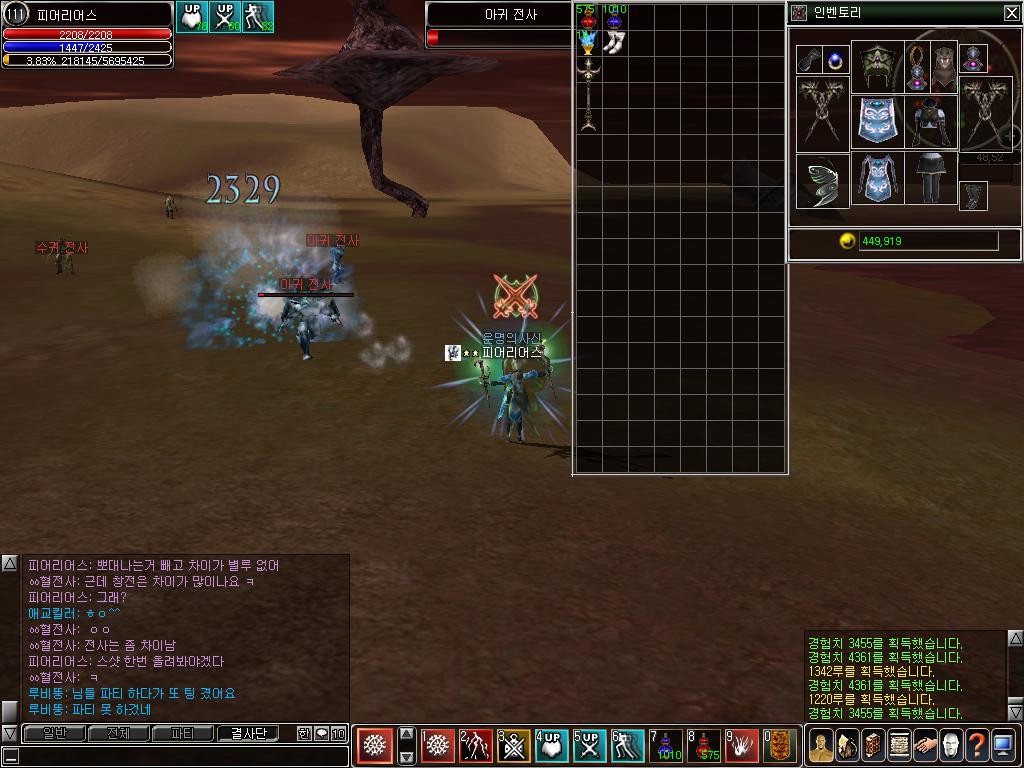Click the equipped green helmet slot
1024x768 pixels.
876,66
